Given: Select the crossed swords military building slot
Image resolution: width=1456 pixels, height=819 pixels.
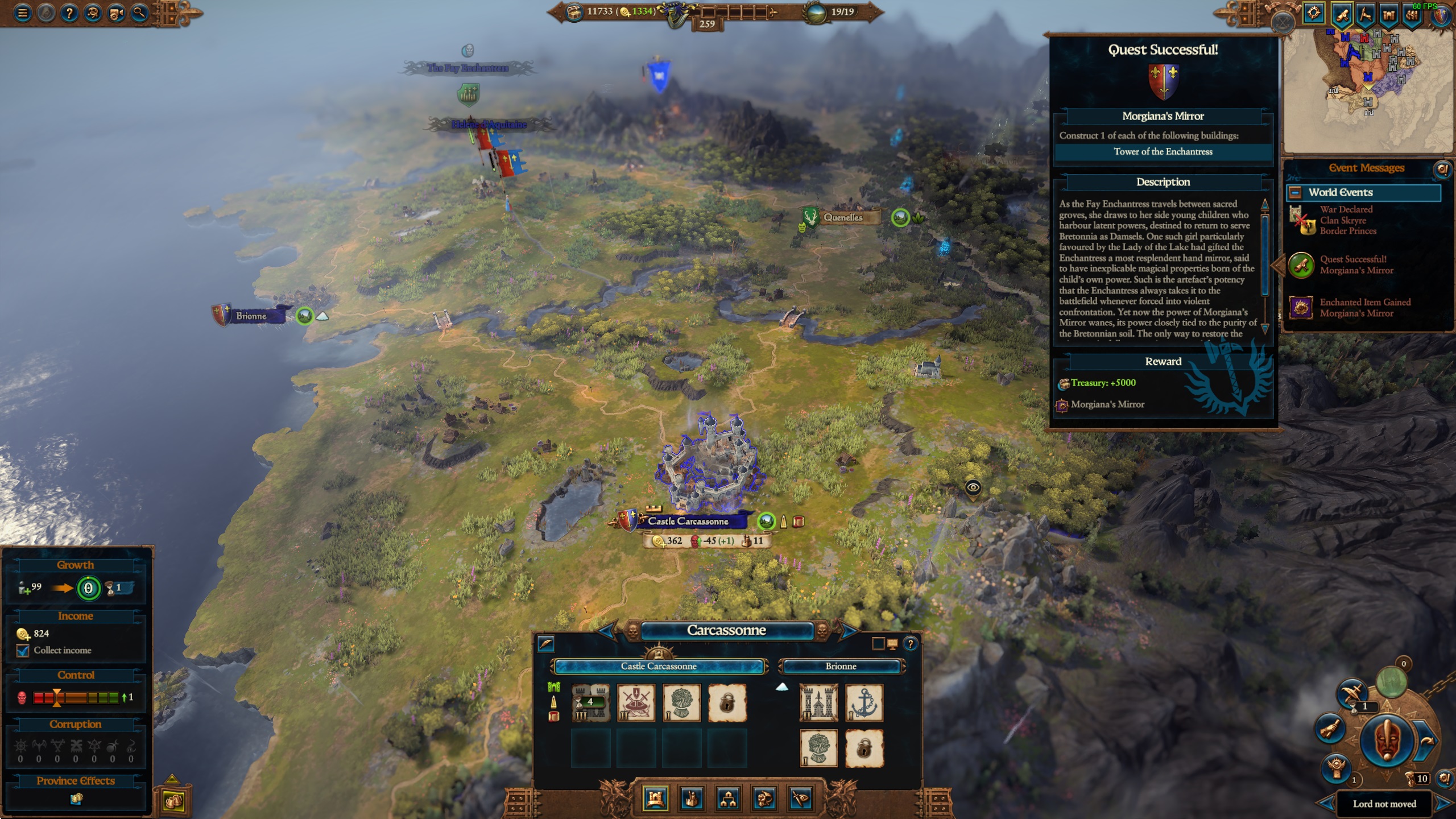Looking at the screenshot, I should point(636,703).
